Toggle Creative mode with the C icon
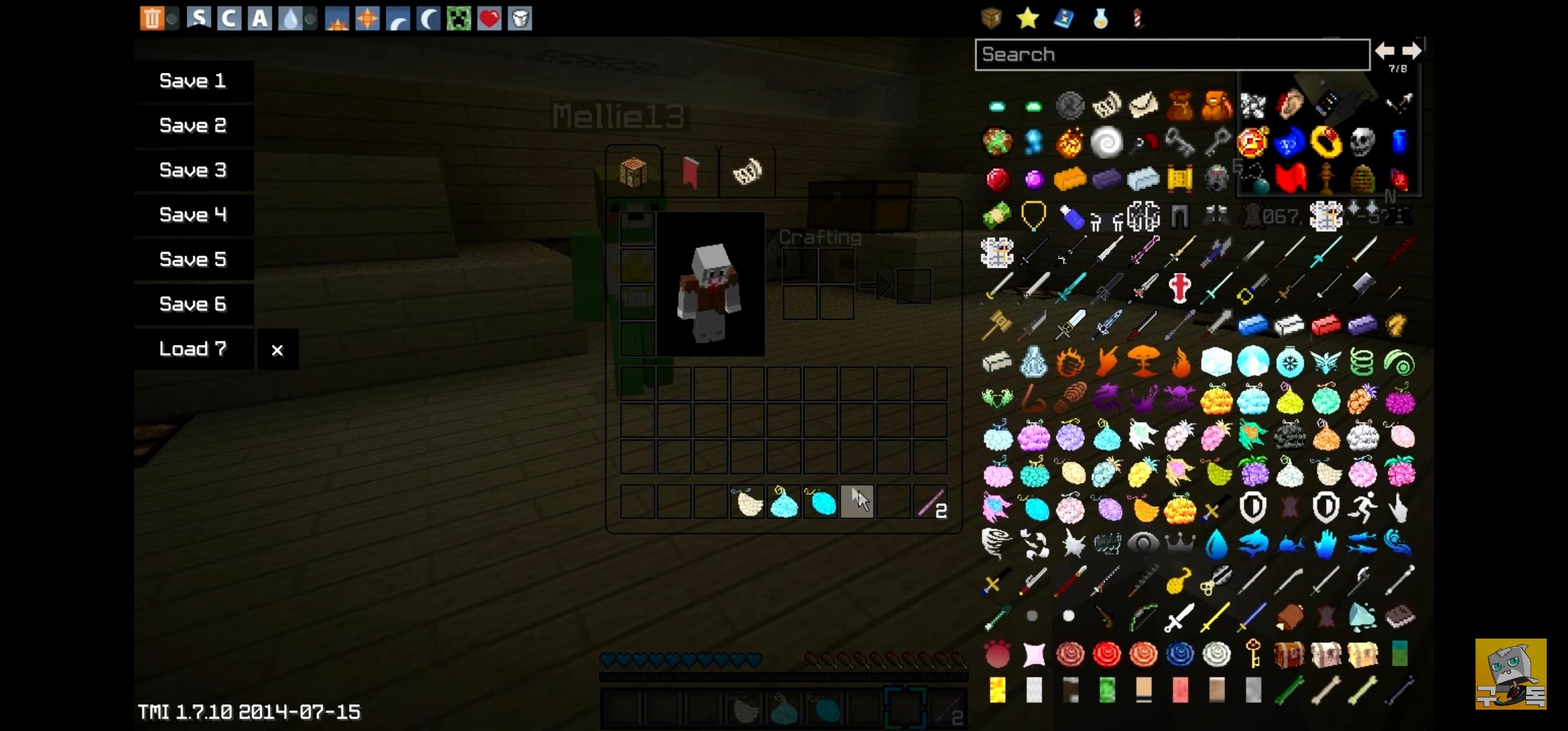Viewport: 1568px width, 731px height. [228, 19]
